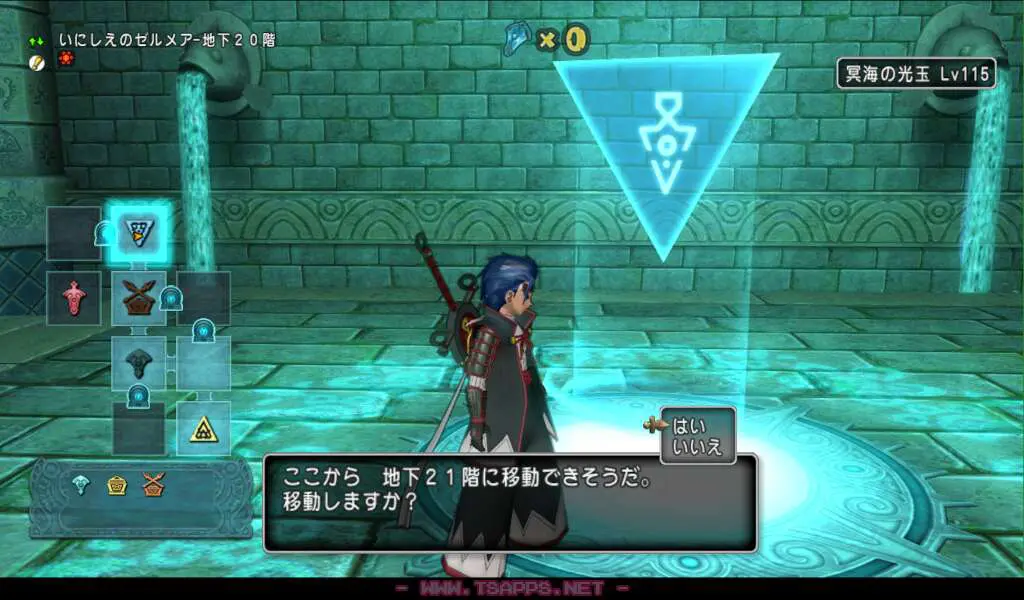Click the yellow treasure chest legend icon
Screen dimensions: 1024x600
[117, 486]
